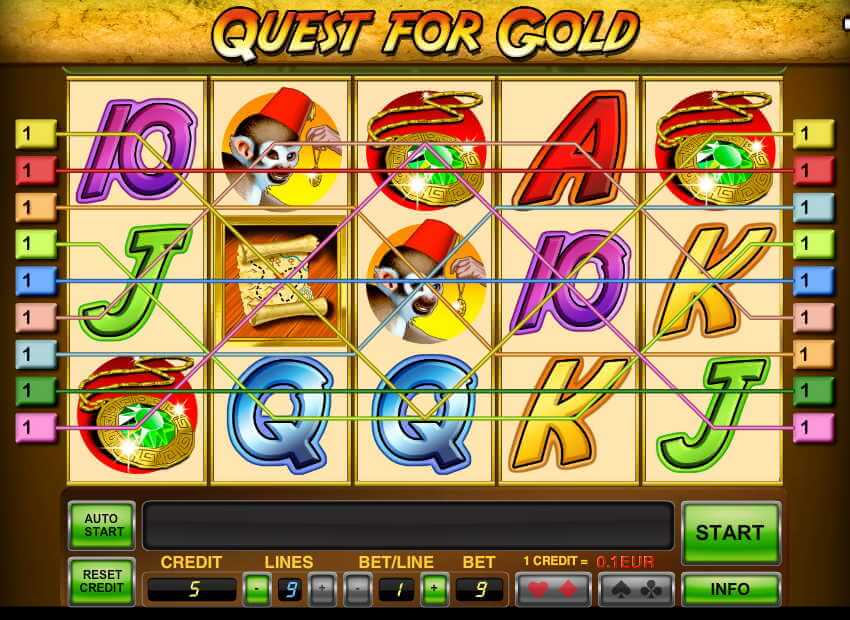The width and height of the screenshot is (850, 620).
Task: Click the green START button
Action: point(730,532)
